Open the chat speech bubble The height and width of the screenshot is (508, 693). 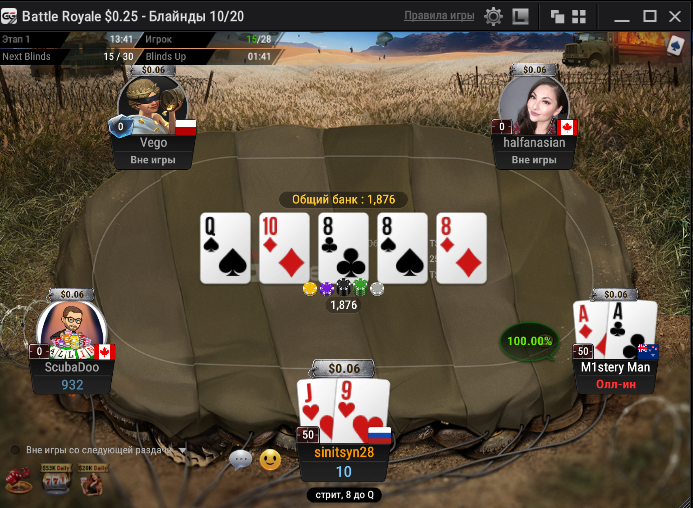click(240, 460)
